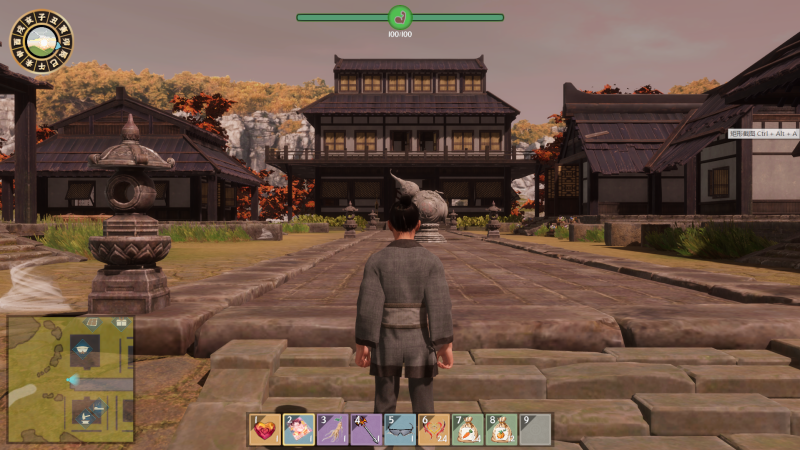Open the minimap

70,379
